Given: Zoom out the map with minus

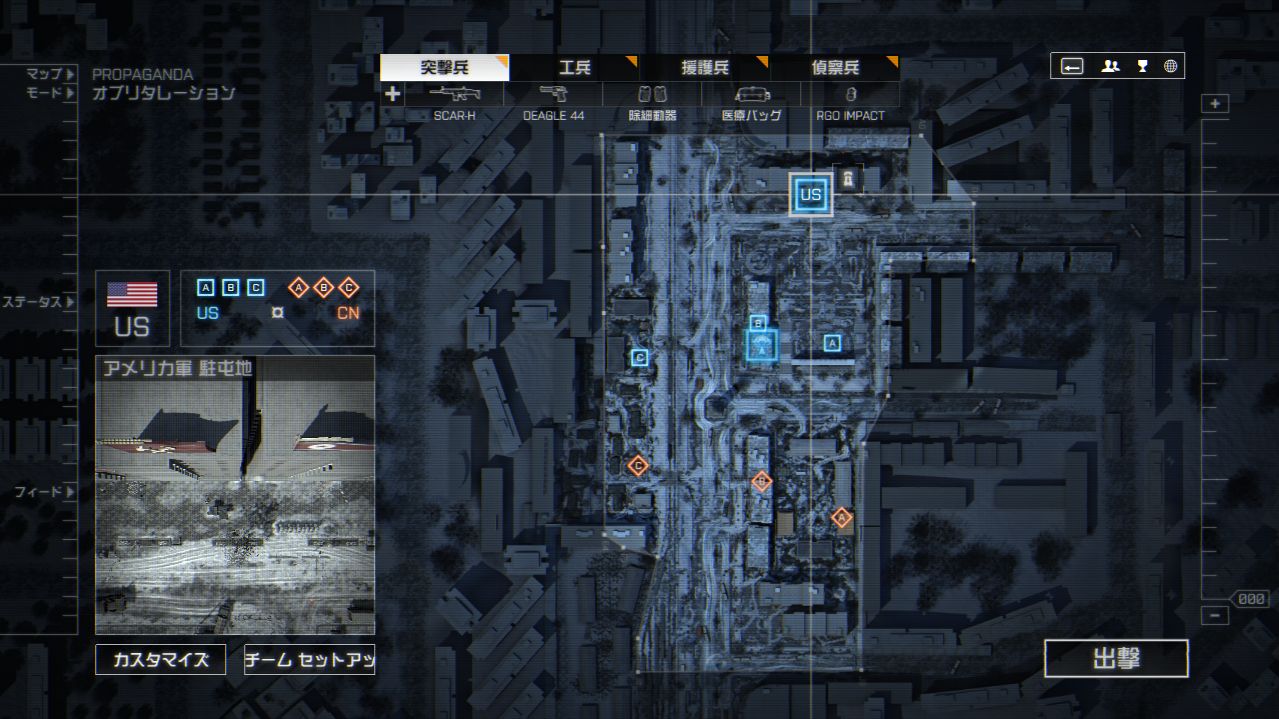Looking at the screenshot, I should [1215, 616].
